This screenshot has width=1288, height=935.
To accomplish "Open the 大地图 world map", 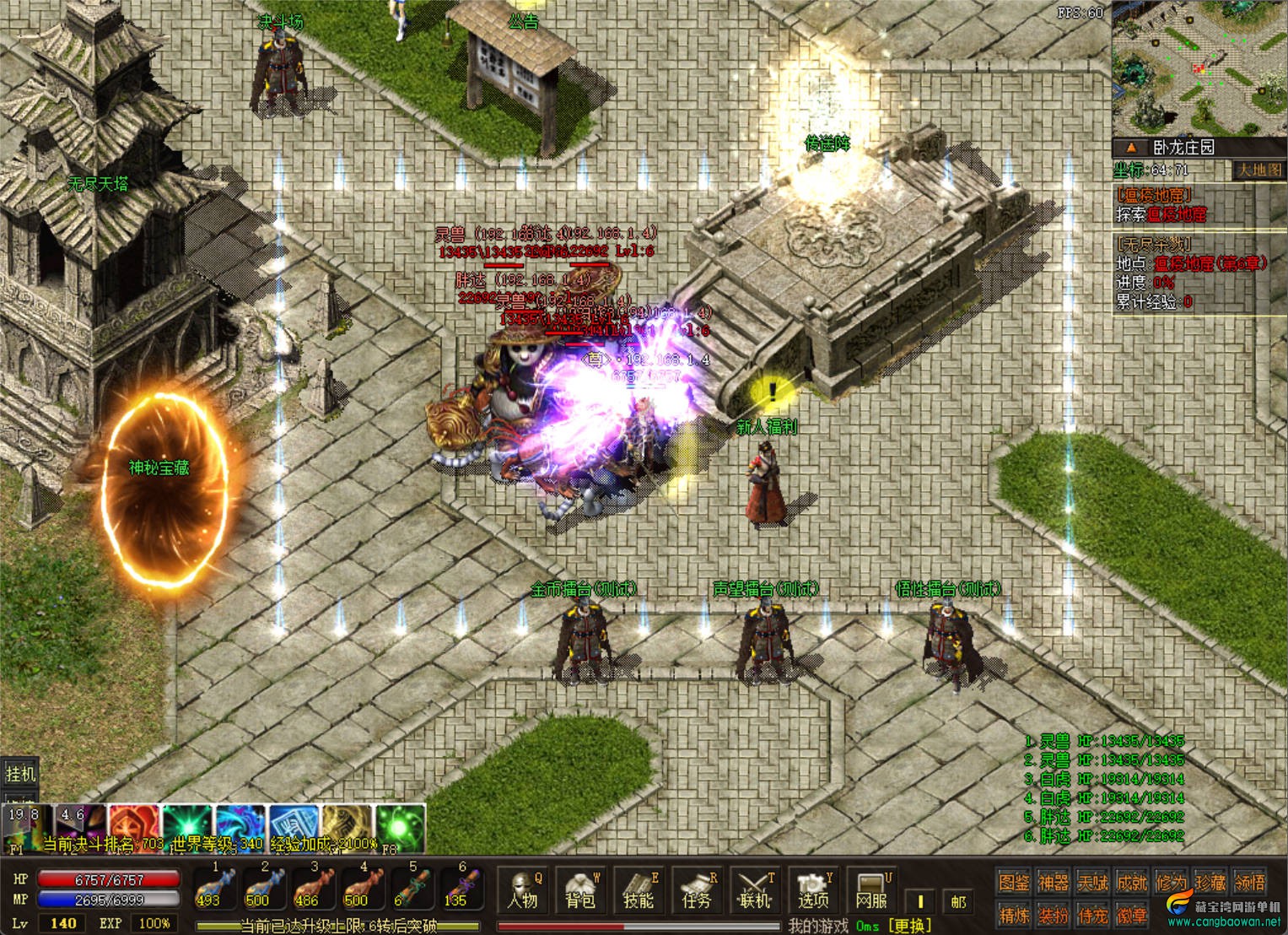I will click(x=1258, y=170).
